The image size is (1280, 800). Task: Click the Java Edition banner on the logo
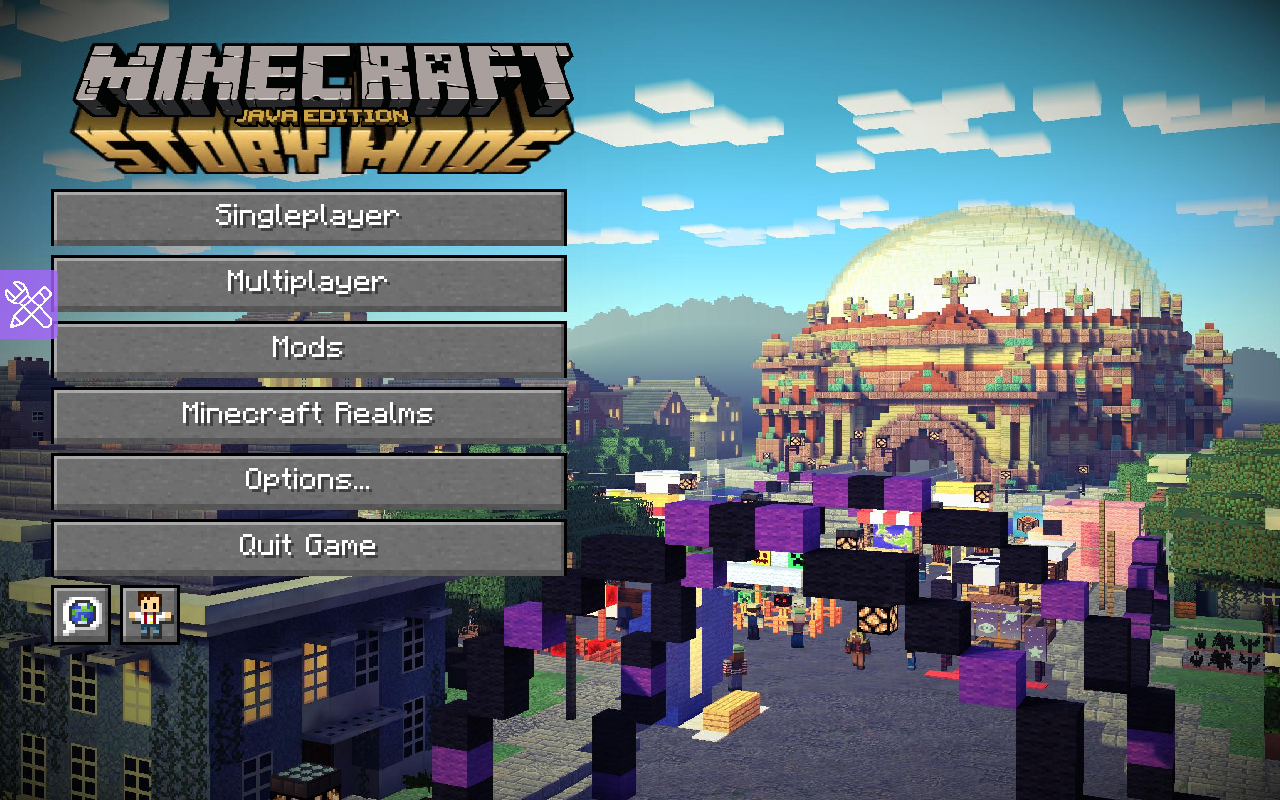[x=322, y=115]
